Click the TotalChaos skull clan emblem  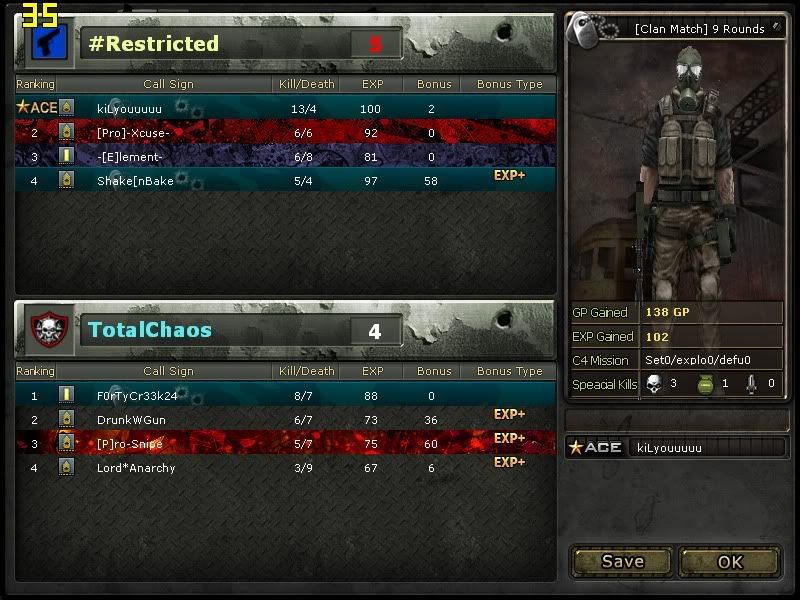tap(47, 330)
